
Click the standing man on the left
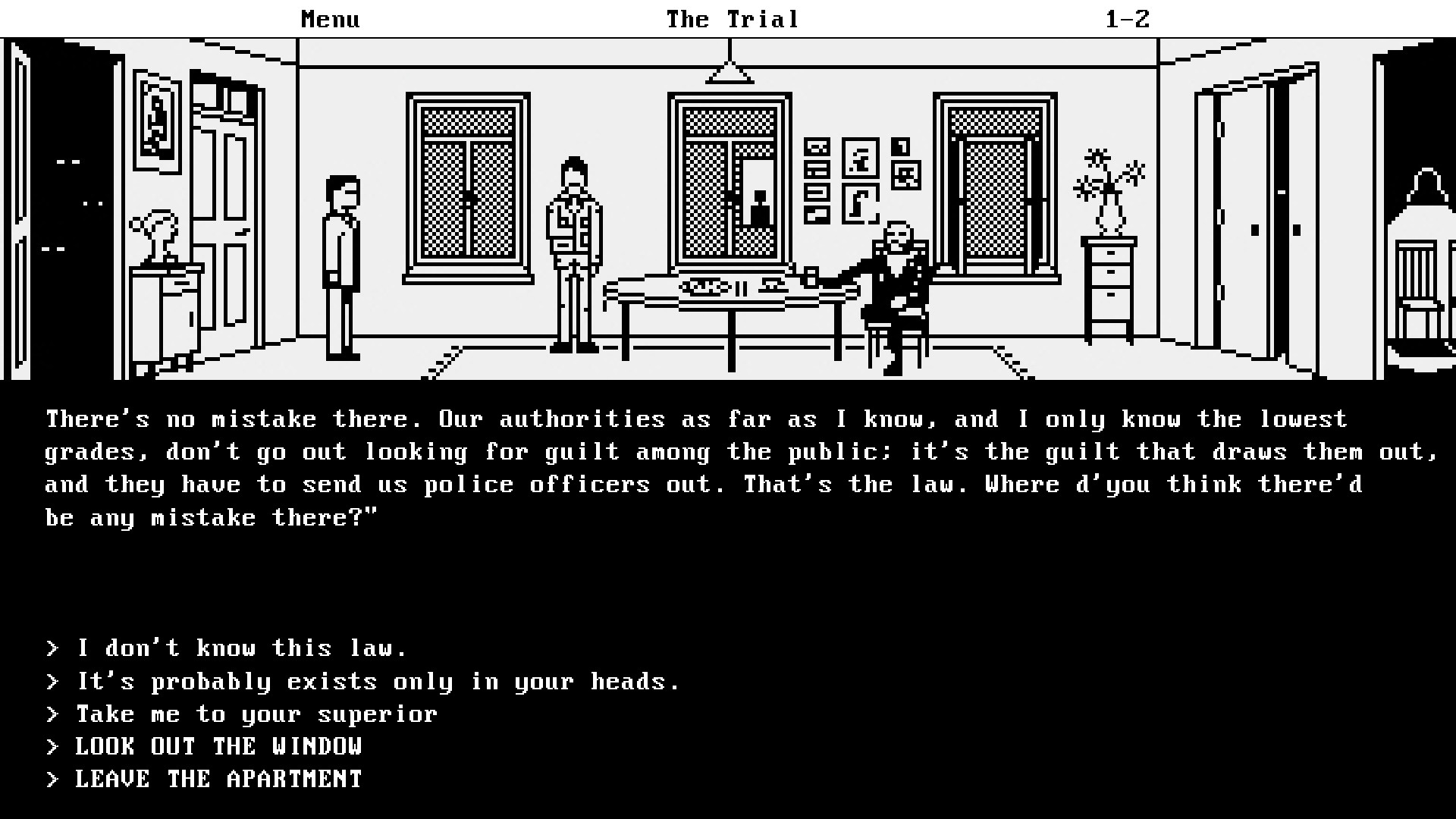(340, 258)
